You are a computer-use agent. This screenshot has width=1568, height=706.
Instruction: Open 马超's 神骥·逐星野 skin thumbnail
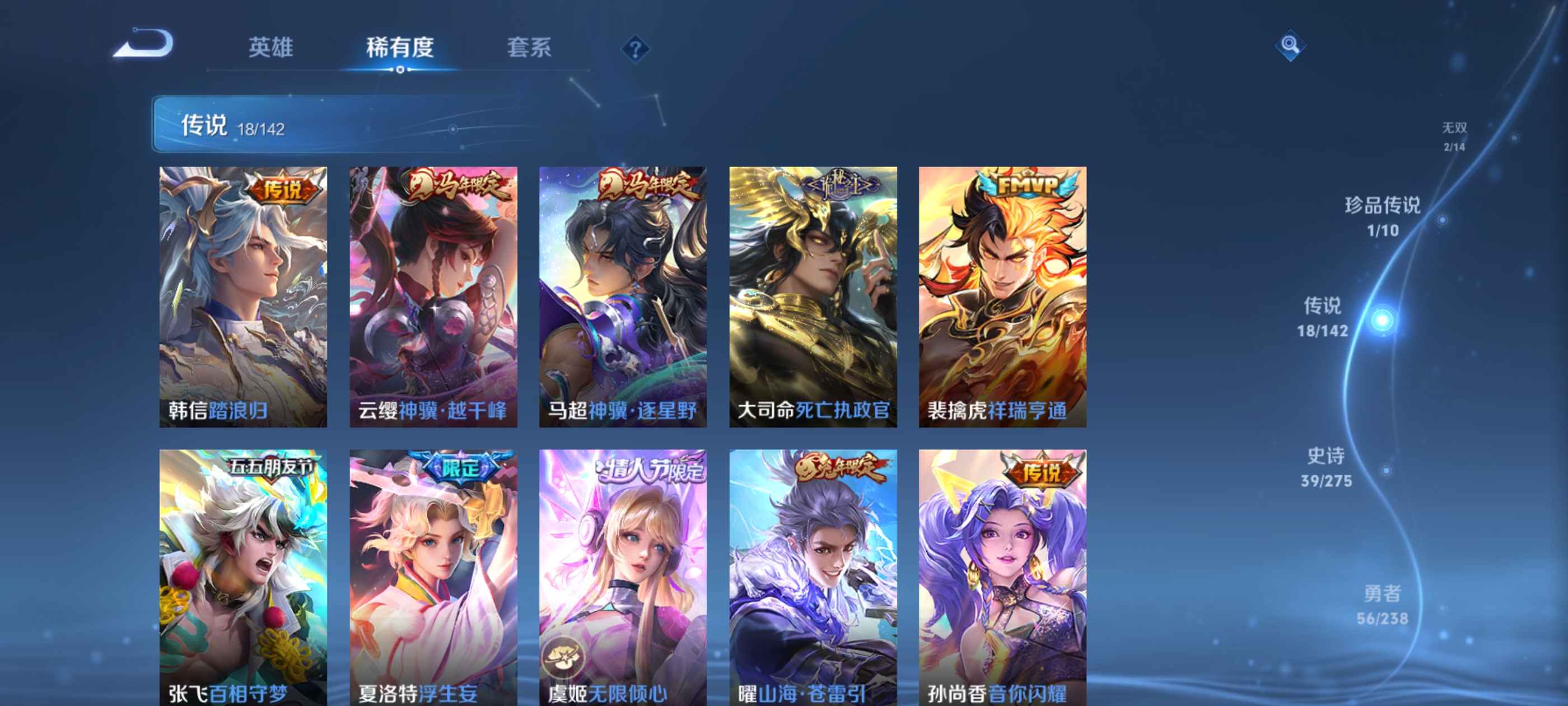[623, 299]
